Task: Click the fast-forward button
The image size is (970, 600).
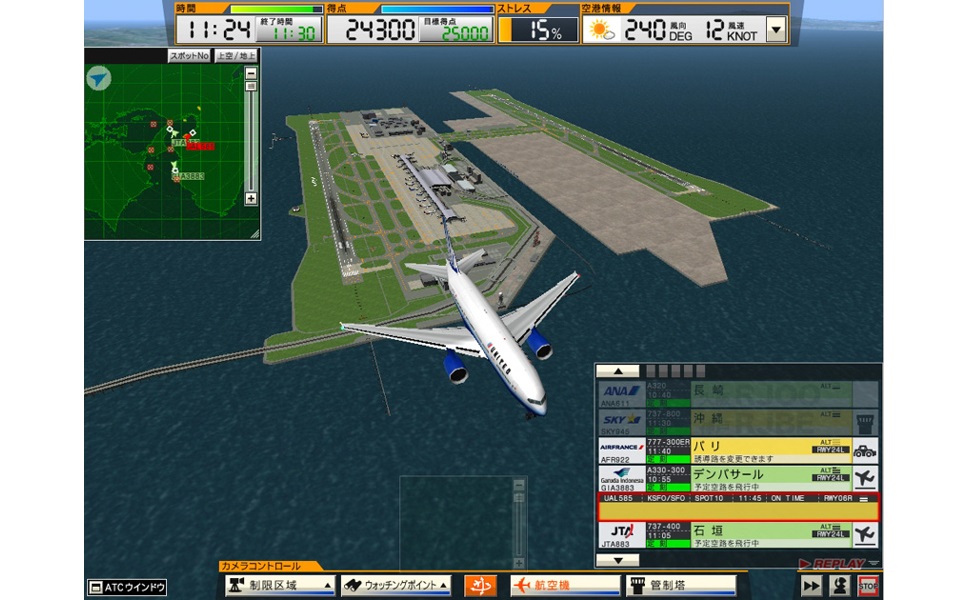Action: [811, 586]
